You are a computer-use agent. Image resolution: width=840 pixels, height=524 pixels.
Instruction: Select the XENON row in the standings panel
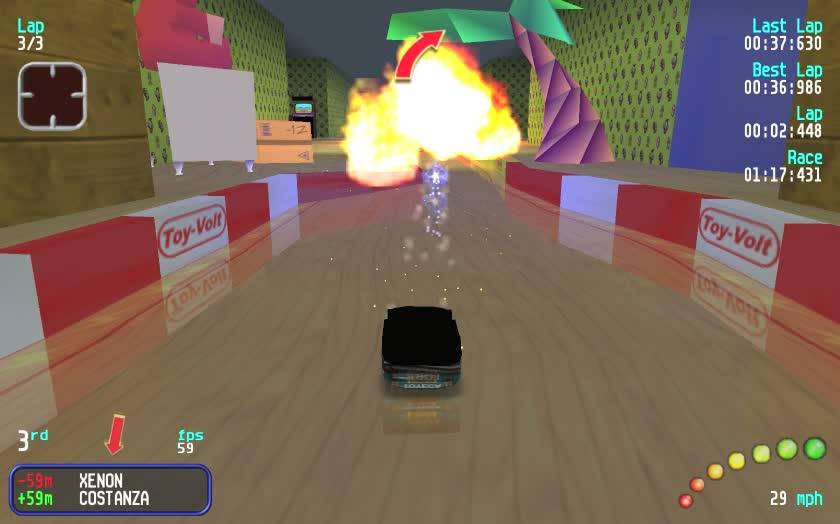pos(110,480)
